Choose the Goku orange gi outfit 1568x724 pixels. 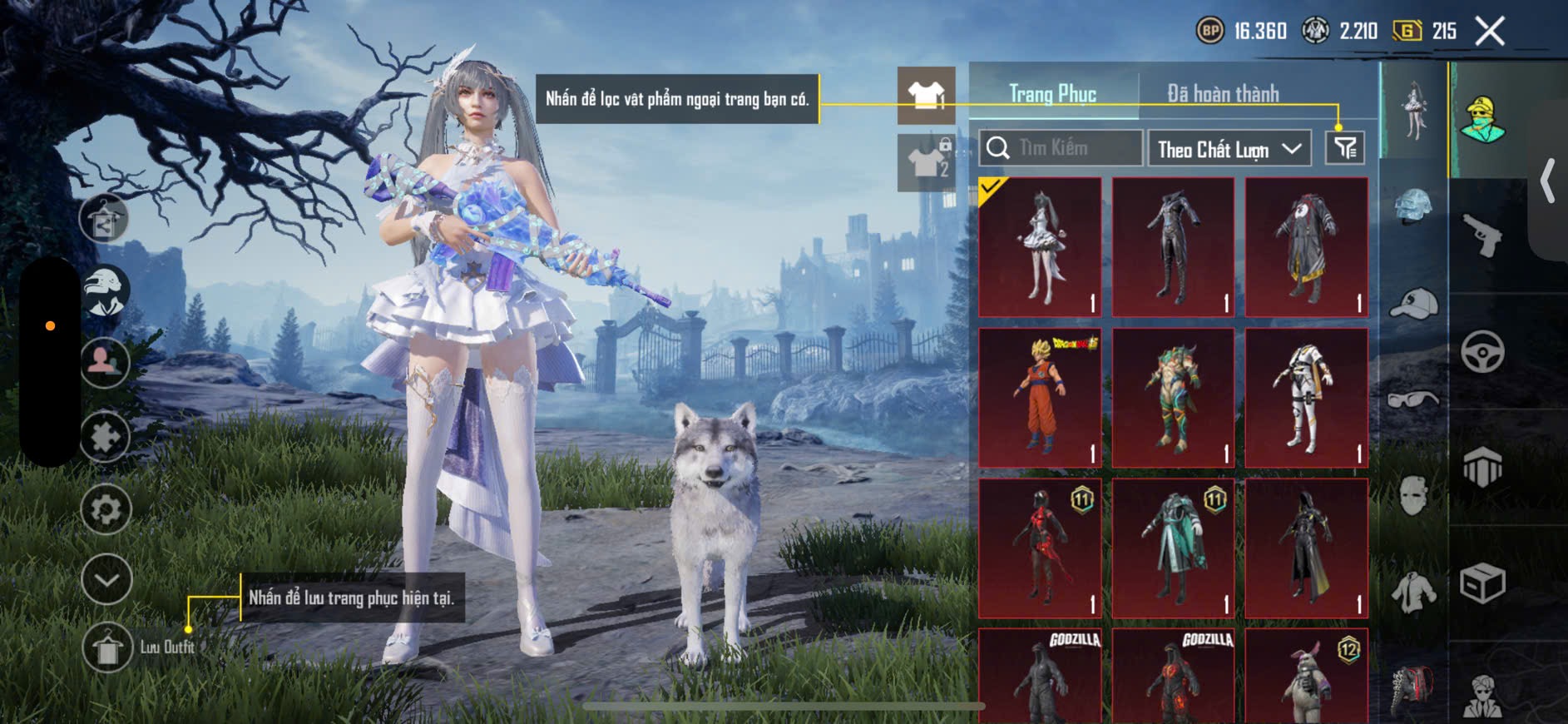(1040, 398)
